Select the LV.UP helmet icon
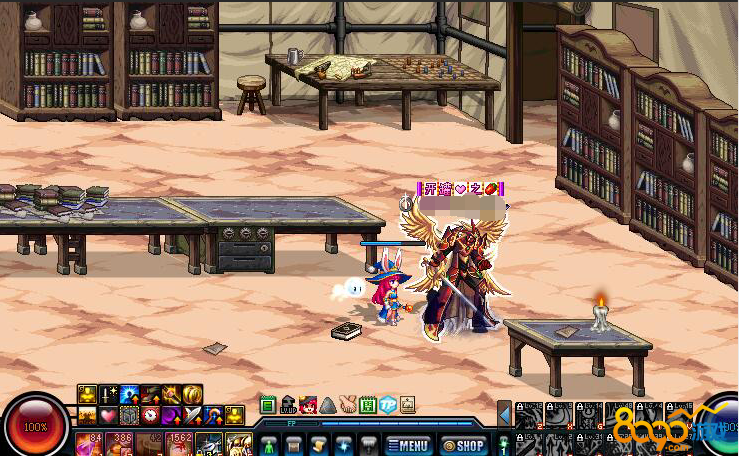Screen dimensions: 739x456 pos(288,405)
